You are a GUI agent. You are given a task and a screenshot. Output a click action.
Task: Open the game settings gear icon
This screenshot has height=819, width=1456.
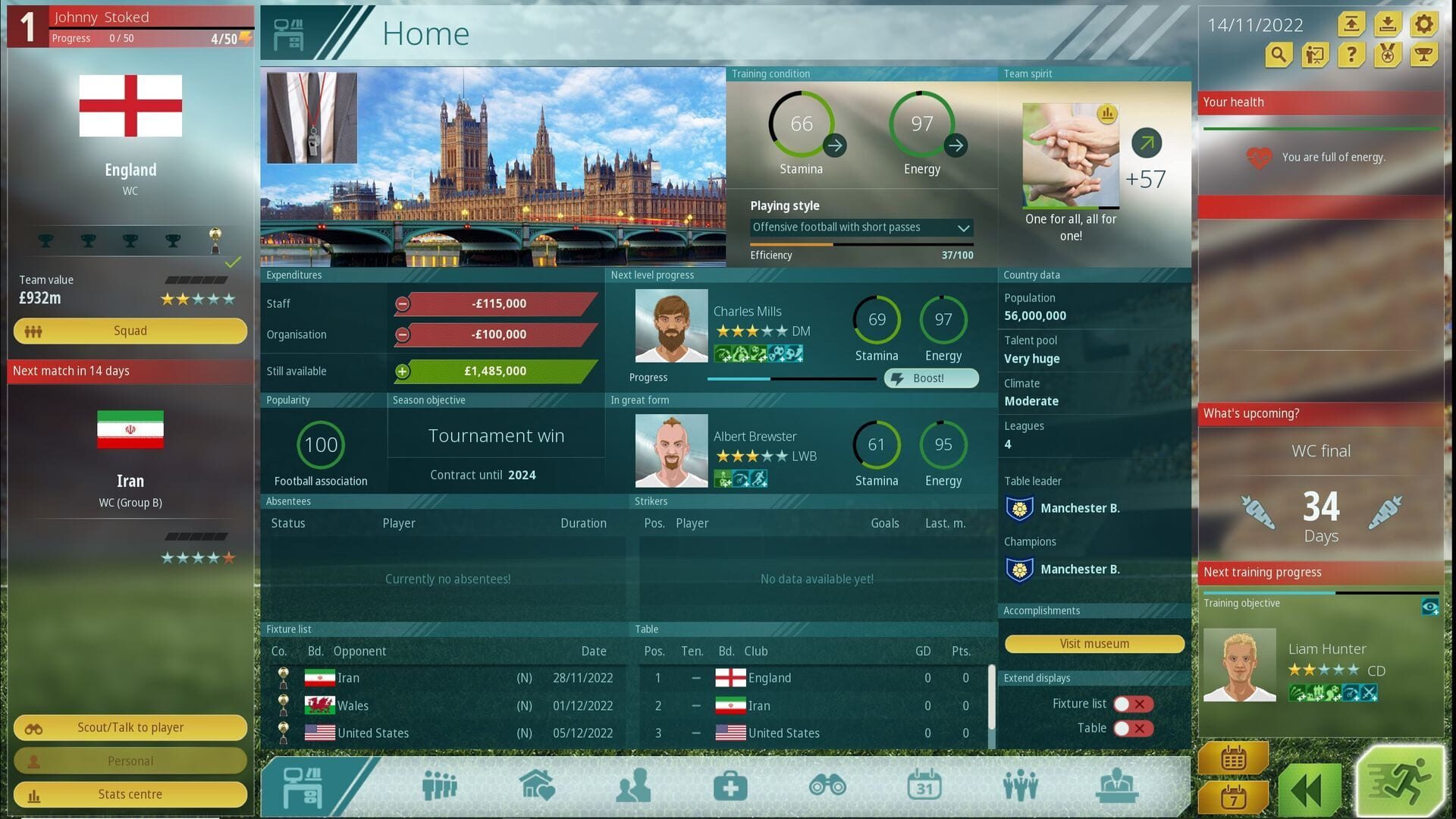tap(1423, 25)
